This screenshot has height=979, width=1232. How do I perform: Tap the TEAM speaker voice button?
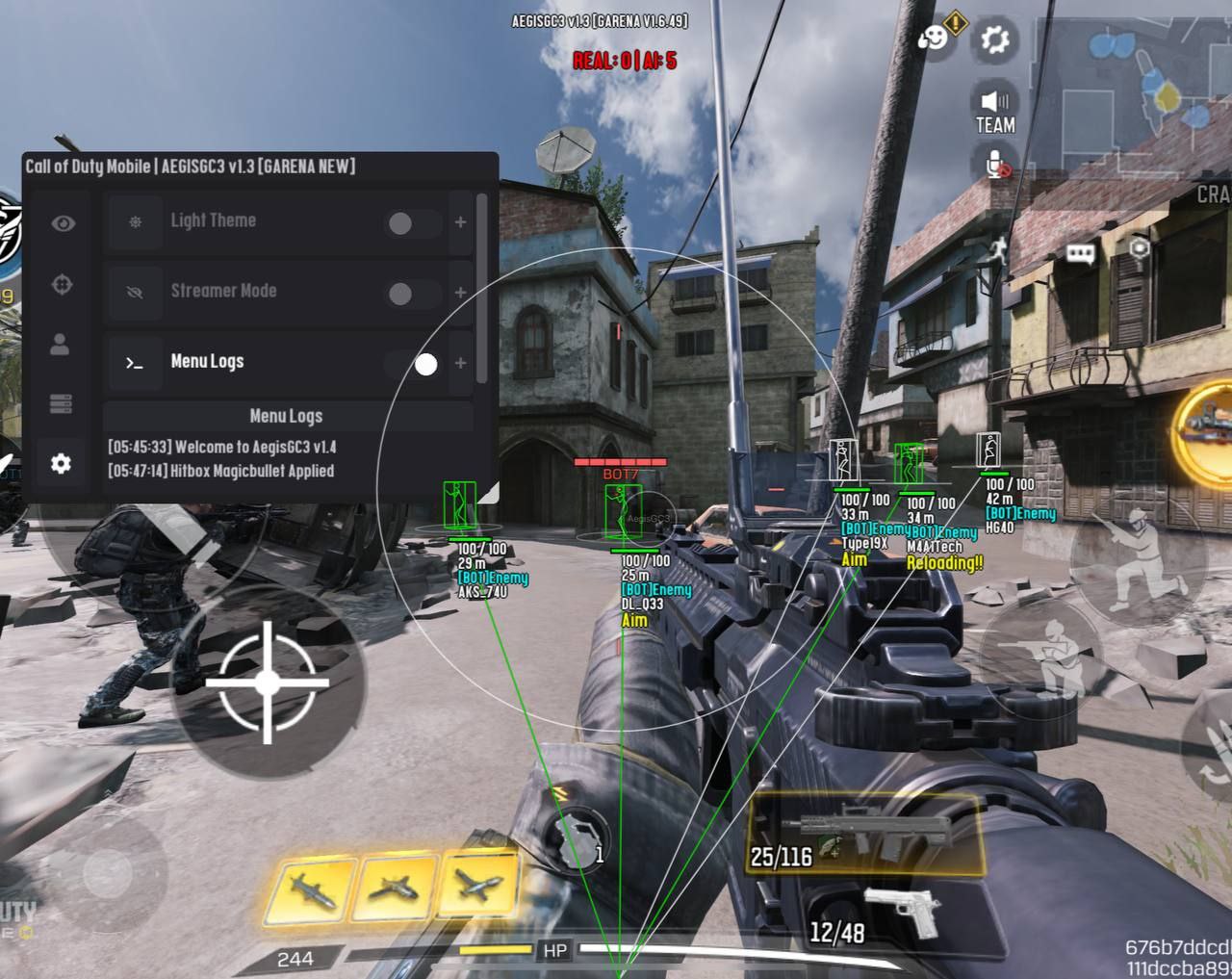coord(995,111)
